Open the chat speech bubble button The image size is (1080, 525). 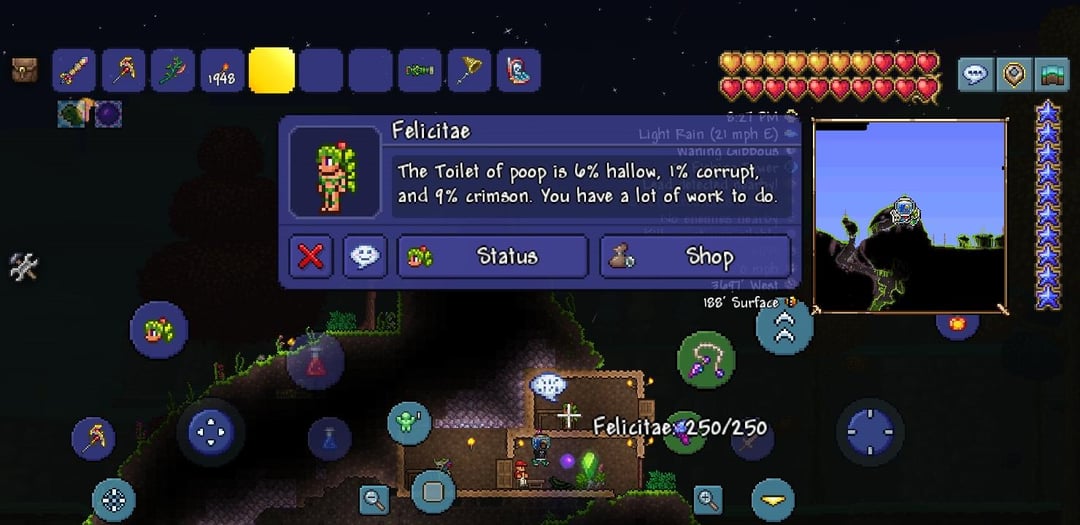(x=976, y=73)
